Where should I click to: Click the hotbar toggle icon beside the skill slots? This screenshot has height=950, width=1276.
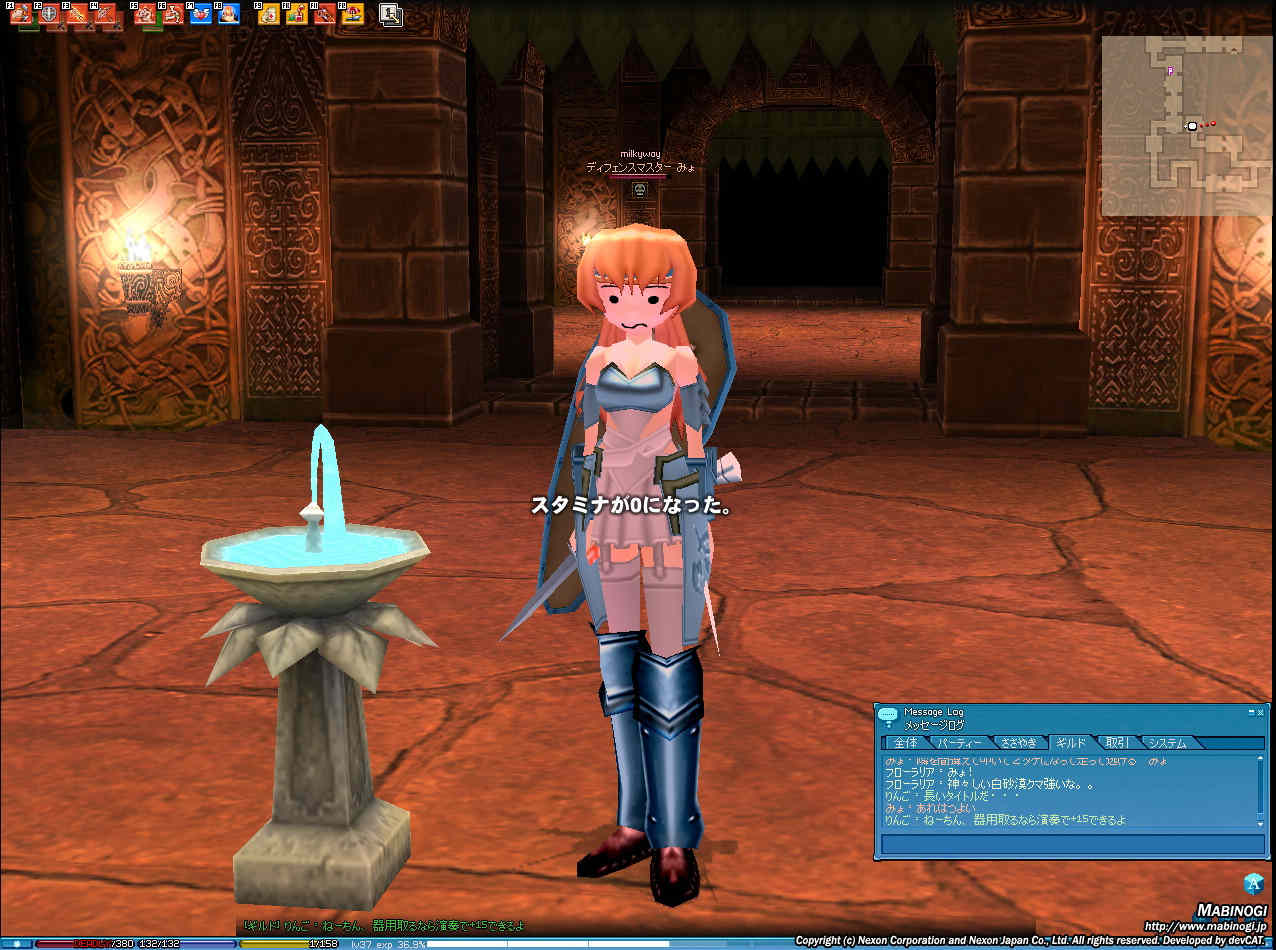391,15
